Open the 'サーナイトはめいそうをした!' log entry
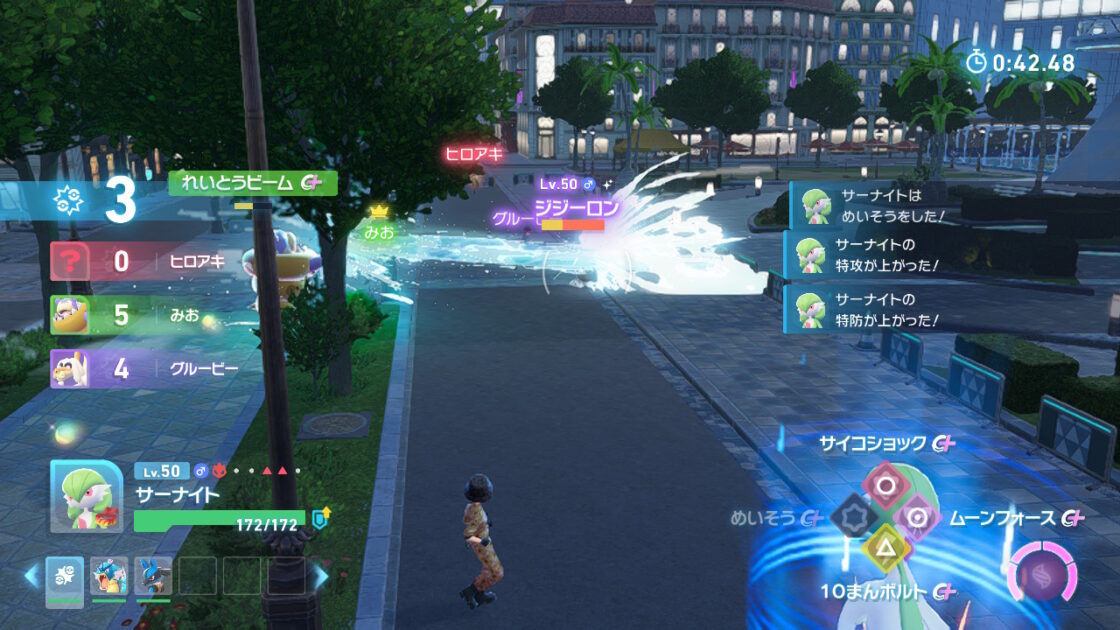Viewport: 1120px width, 630px height. click(868, 205)
